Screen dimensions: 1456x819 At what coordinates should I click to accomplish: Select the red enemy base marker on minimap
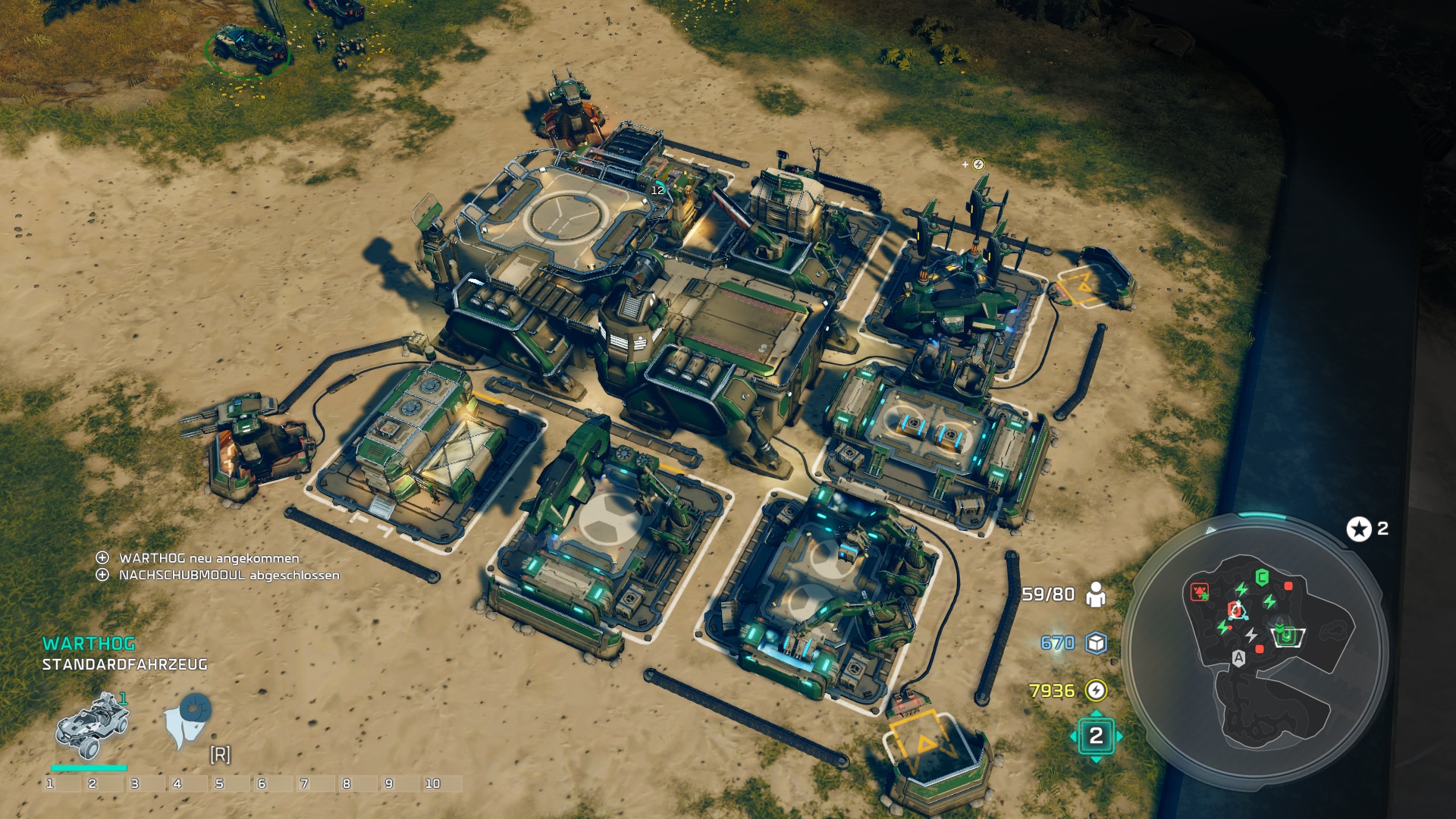tap(1200, 592)
